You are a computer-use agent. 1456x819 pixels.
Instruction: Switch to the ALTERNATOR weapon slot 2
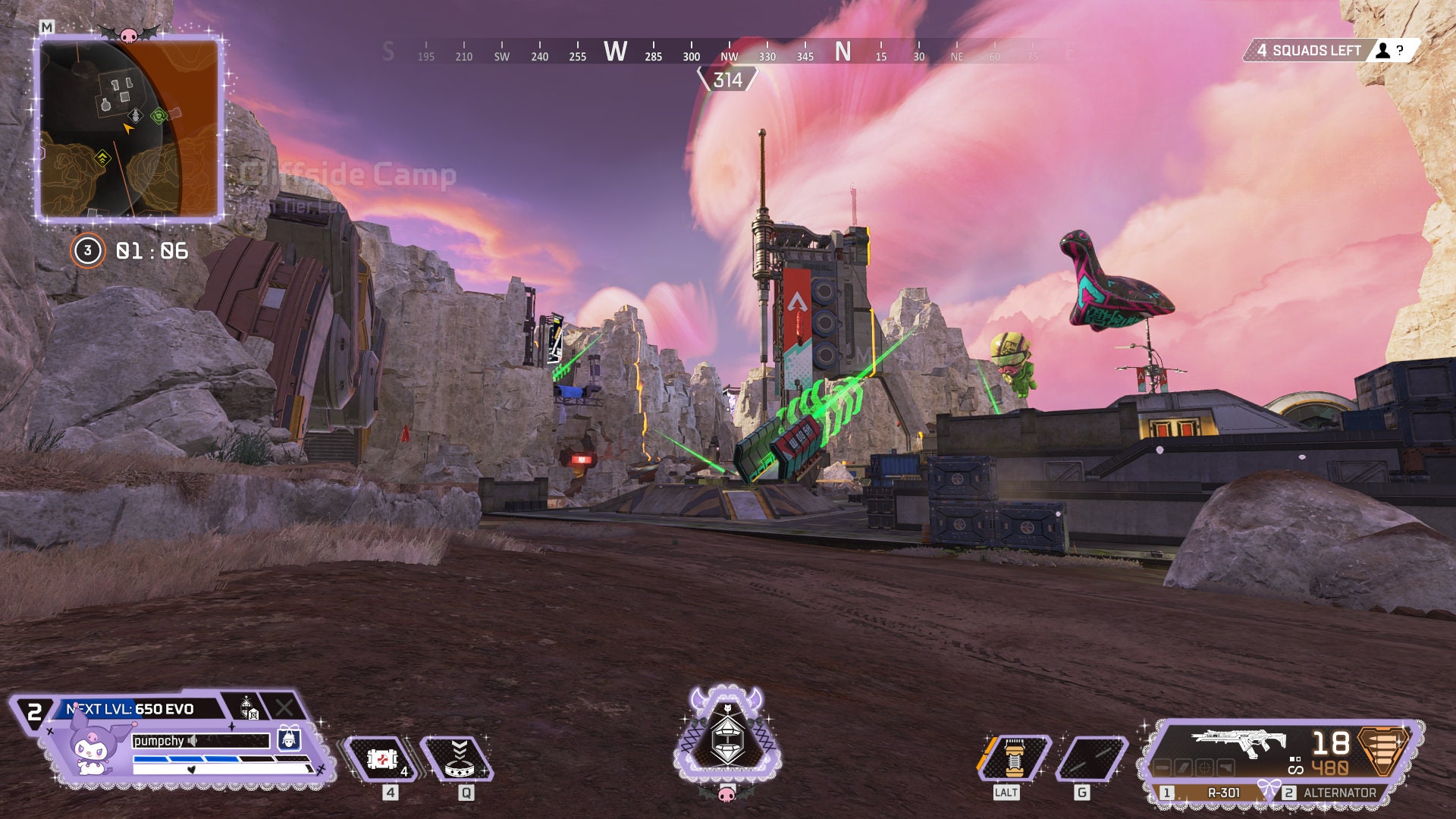pyautogui.click(x=1340, y=792)
